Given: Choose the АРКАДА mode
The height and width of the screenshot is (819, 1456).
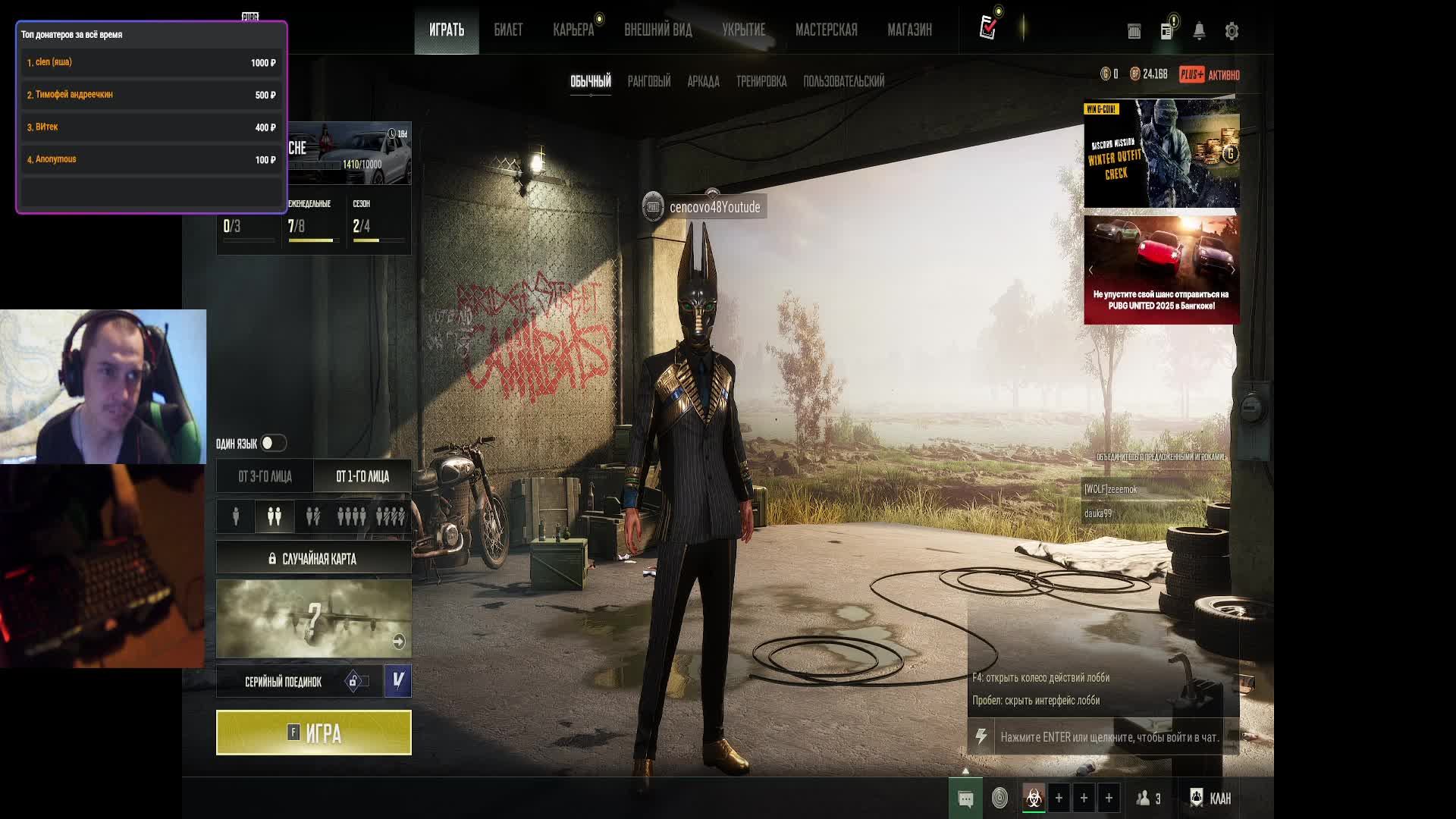Looking at the screenshot, I should 703,81.
